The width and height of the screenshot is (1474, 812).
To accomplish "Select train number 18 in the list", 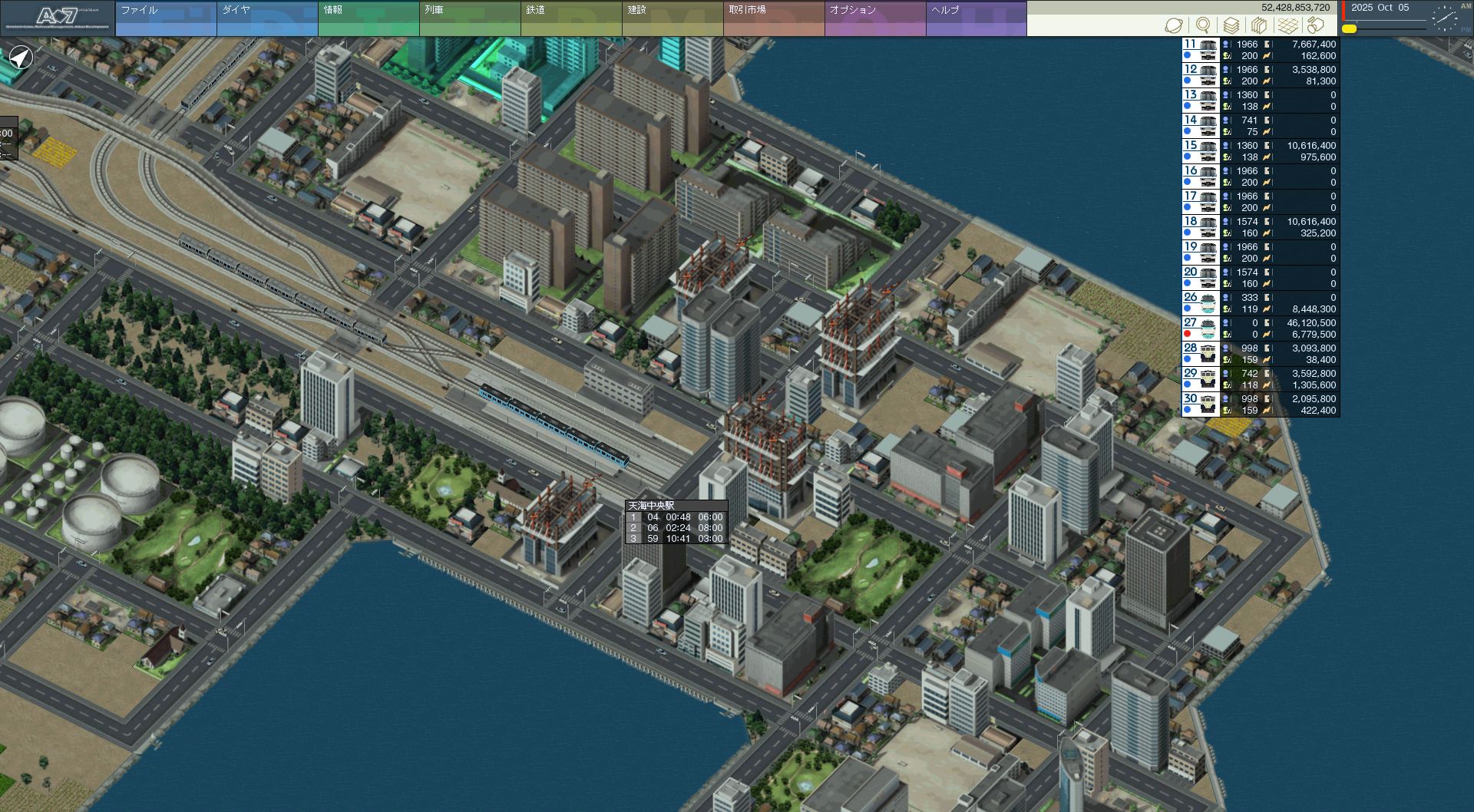I will pos(1261,227).
